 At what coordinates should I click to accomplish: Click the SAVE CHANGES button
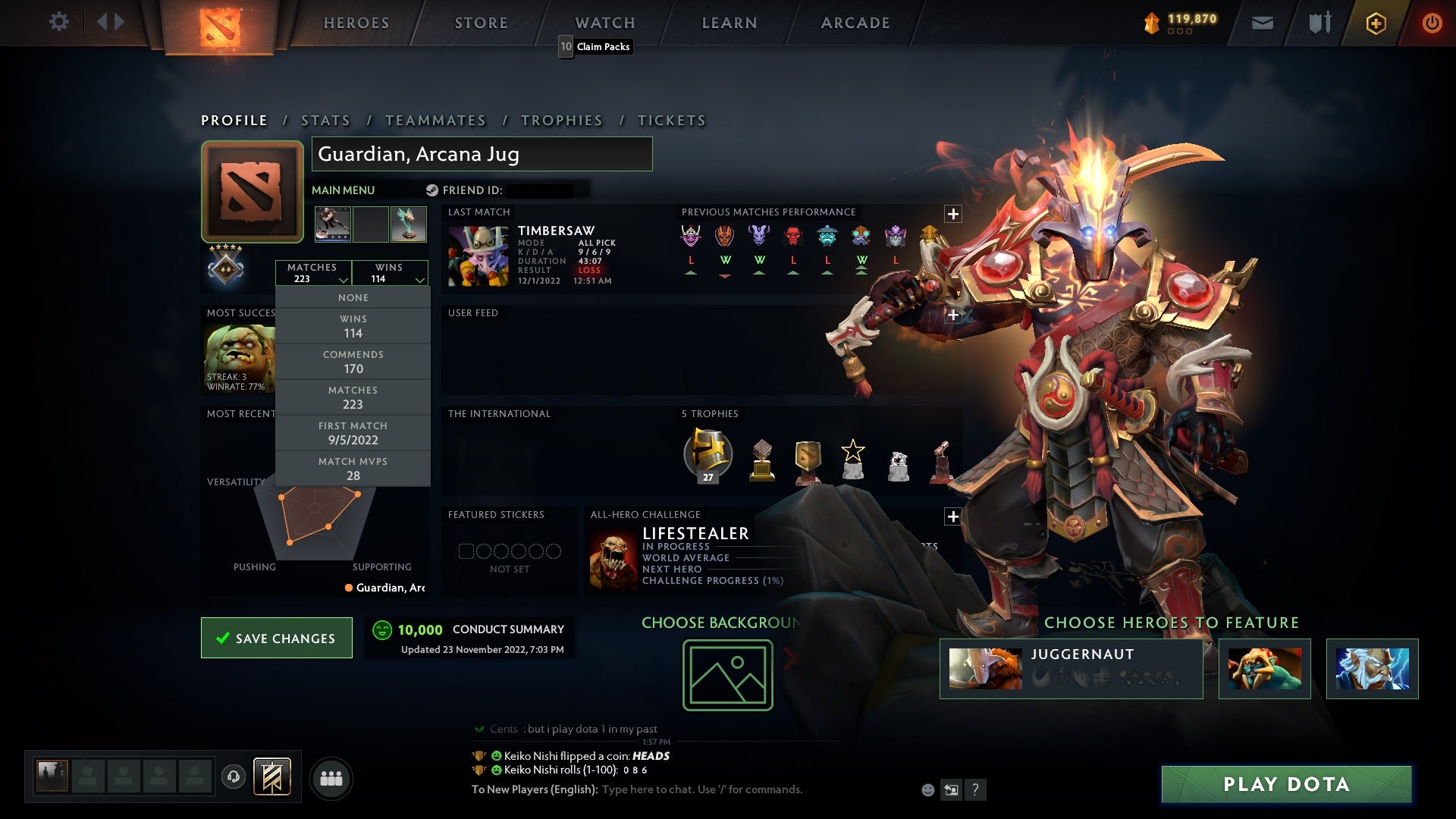point(276,638)
